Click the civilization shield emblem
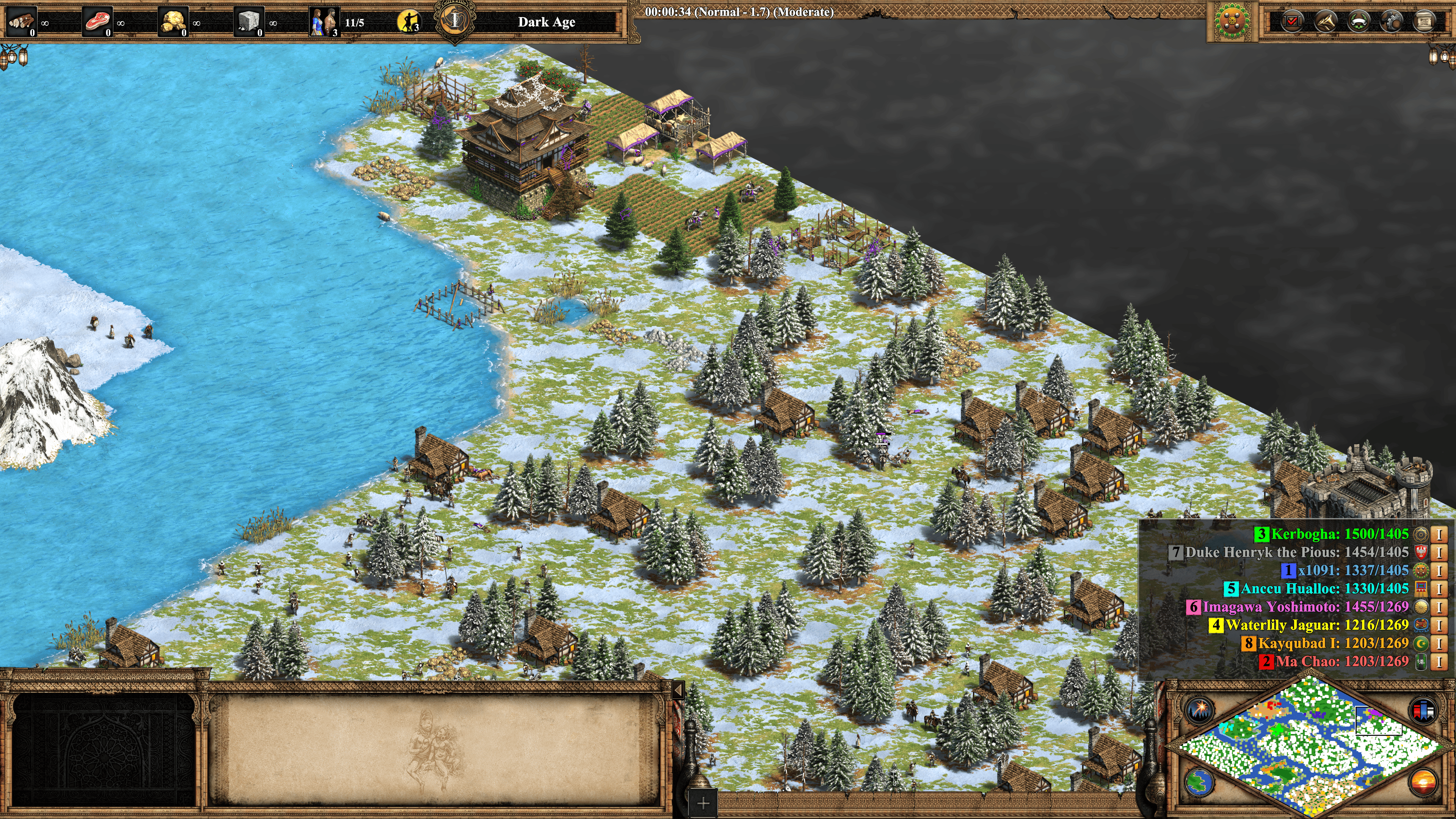Image resolution: width=1456 pixels, height=819 pixels. click(1232, 22)
